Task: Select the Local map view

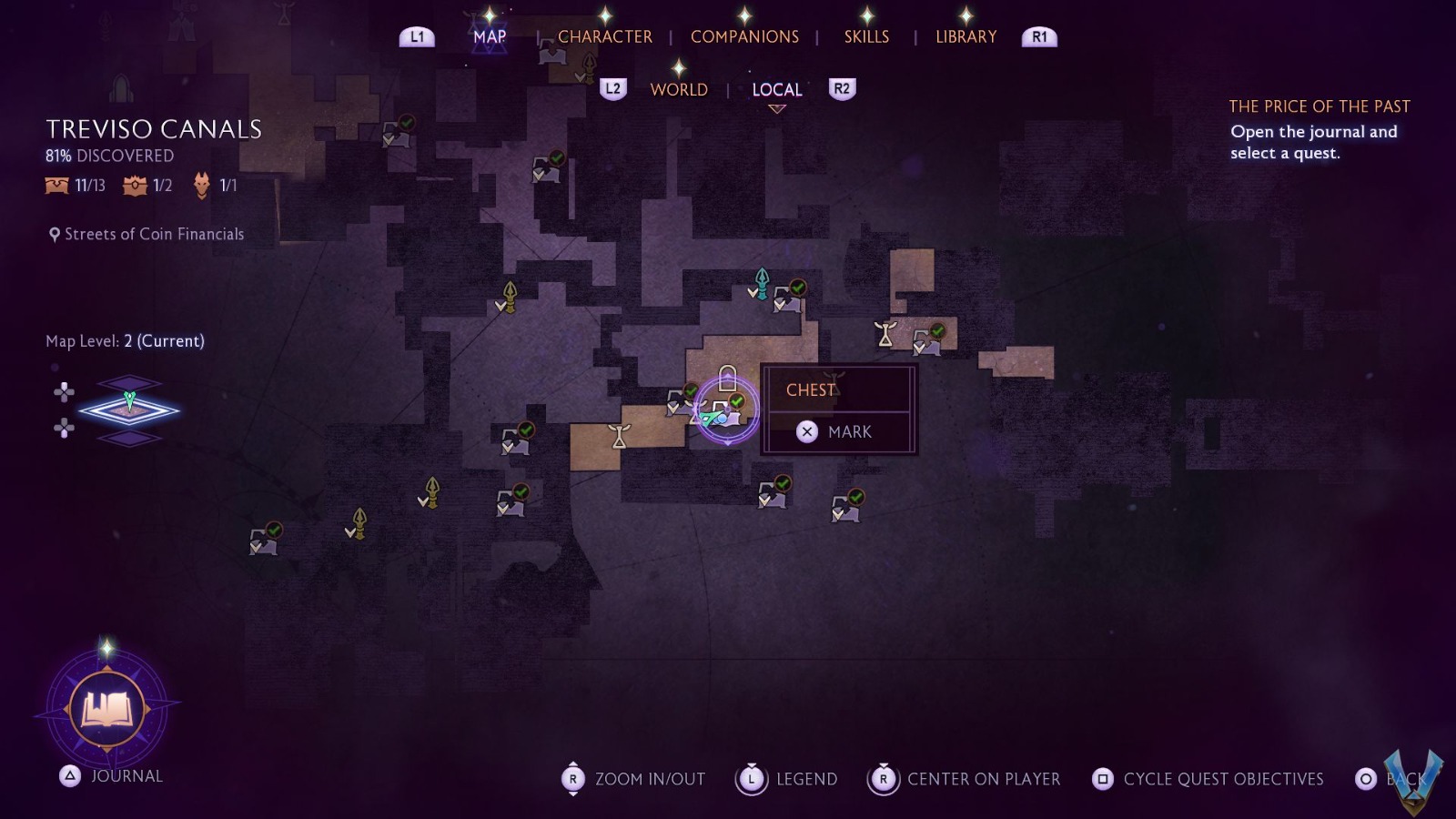Action: click(777, 89)
